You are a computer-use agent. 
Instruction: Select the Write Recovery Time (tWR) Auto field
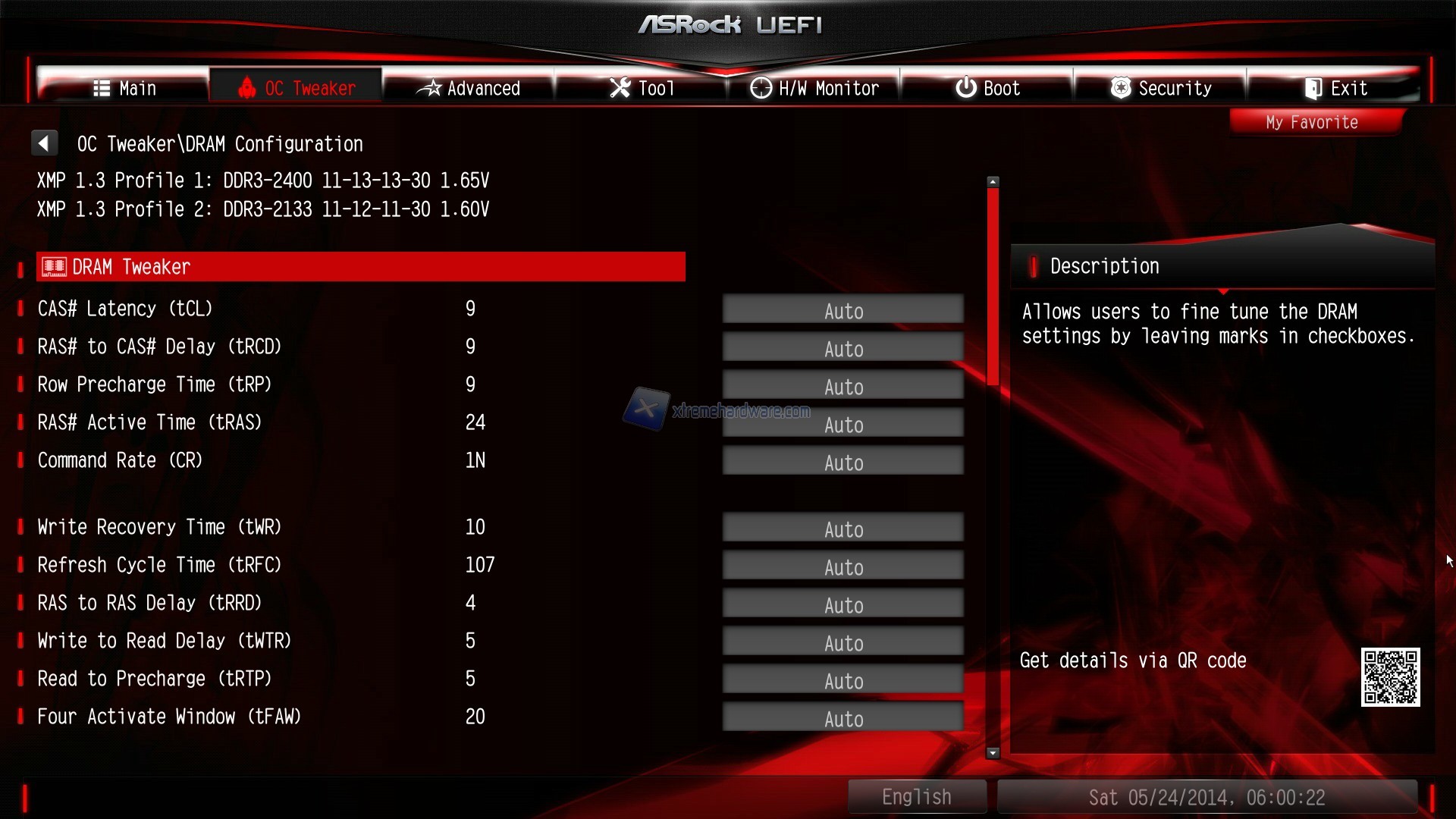coord(843,529)
